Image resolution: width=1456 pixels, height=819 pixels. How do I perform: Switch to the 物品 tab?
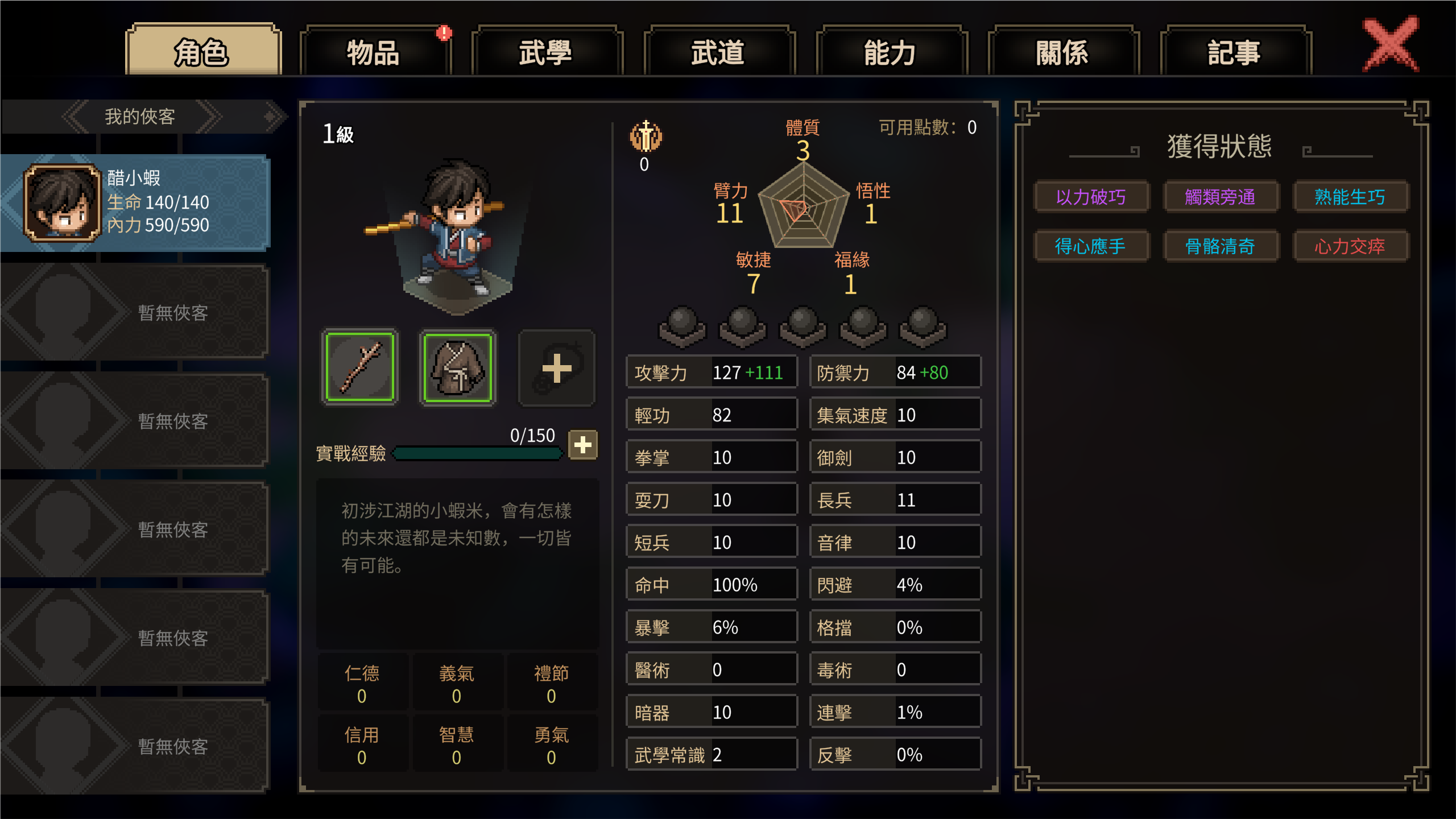tap(374, 52)
